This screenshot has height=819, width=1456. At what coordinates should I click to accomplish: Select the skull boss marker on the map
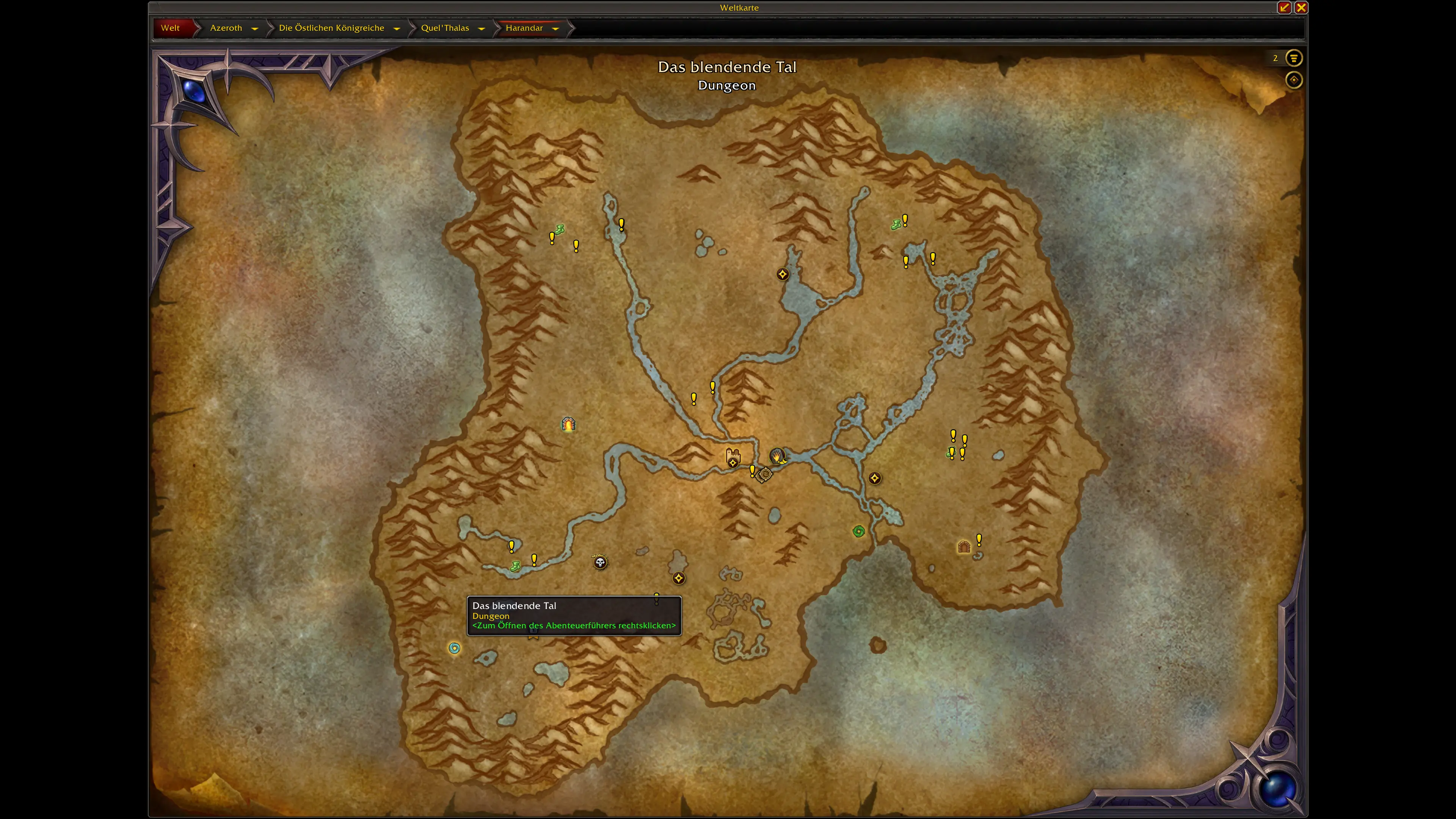click(x=600, y=562)
